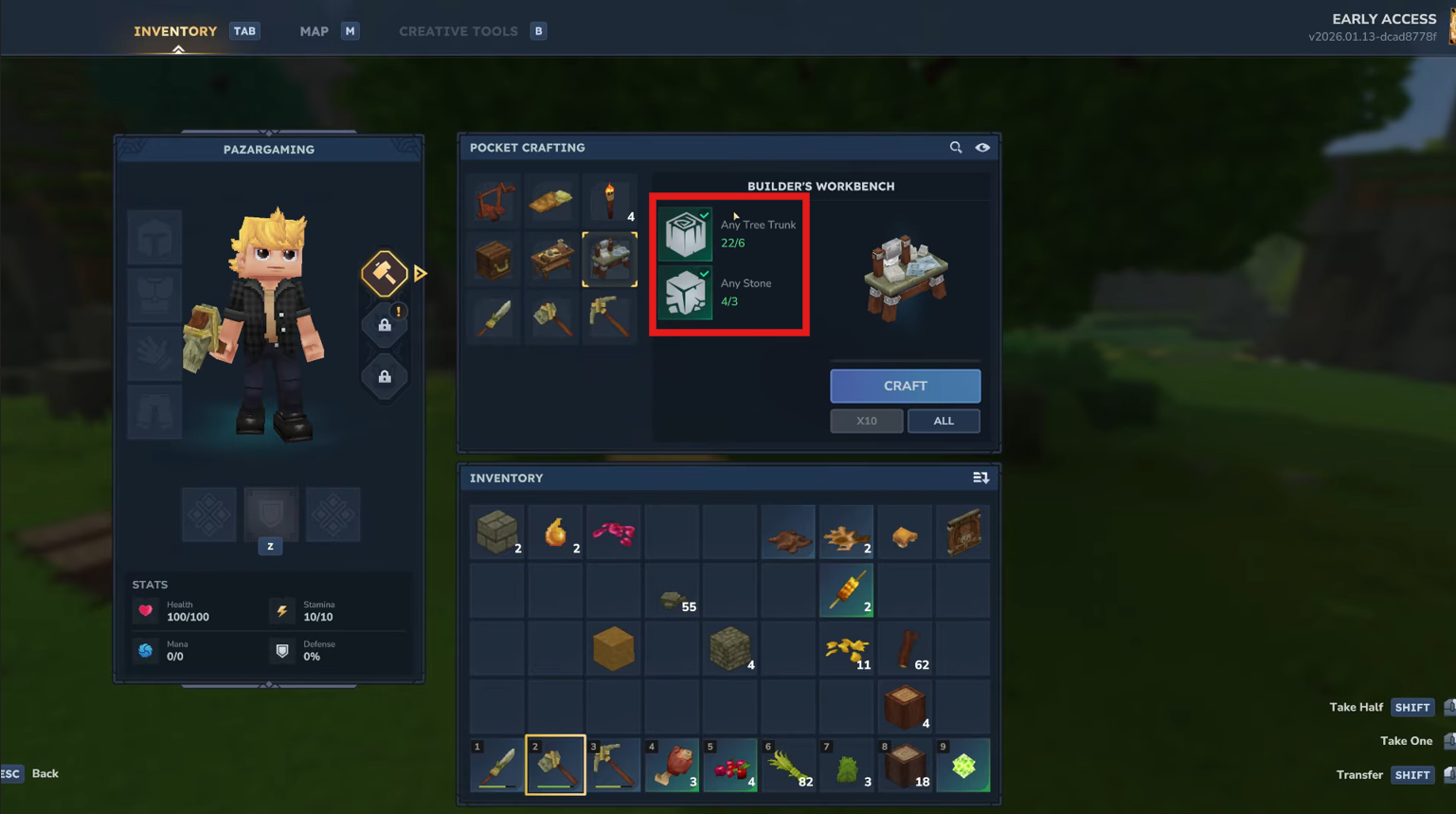Expand the arrow beside the hammer tool icon
1456x814 pixels.
419,273
